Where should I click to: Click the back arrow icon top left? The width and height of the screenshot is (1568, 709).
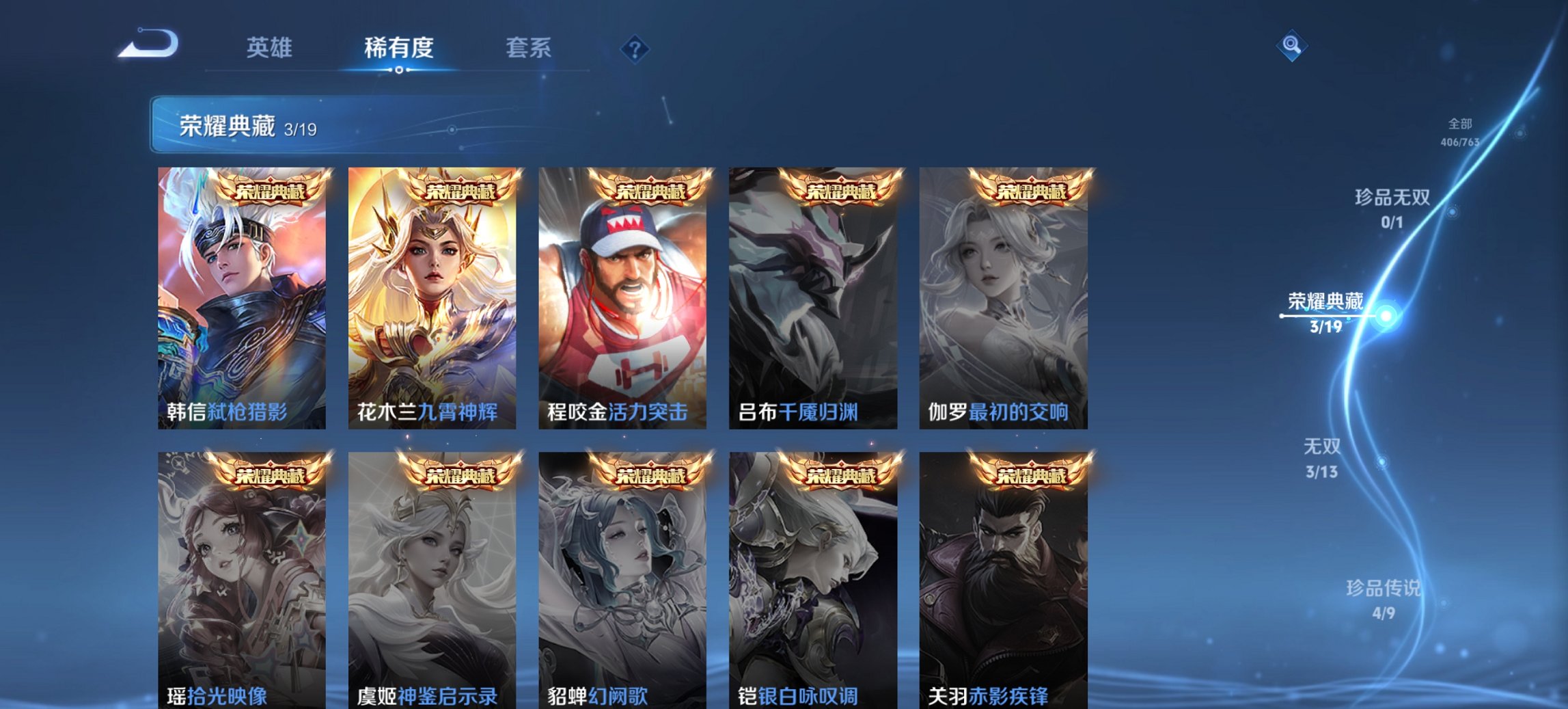(x=147, y=46)
